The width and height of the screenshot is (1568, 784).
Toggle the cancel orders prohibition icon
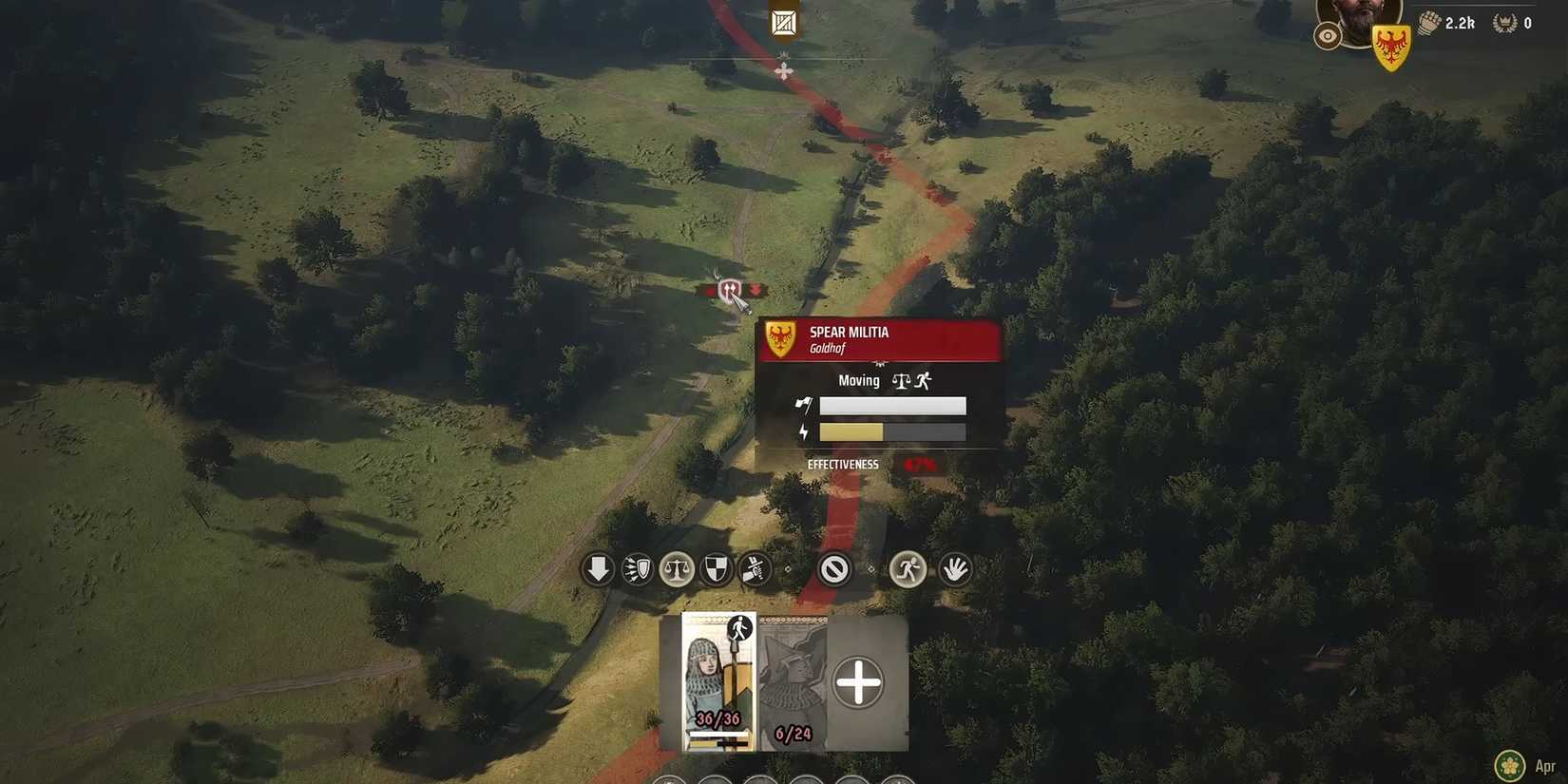pos(835,569)
